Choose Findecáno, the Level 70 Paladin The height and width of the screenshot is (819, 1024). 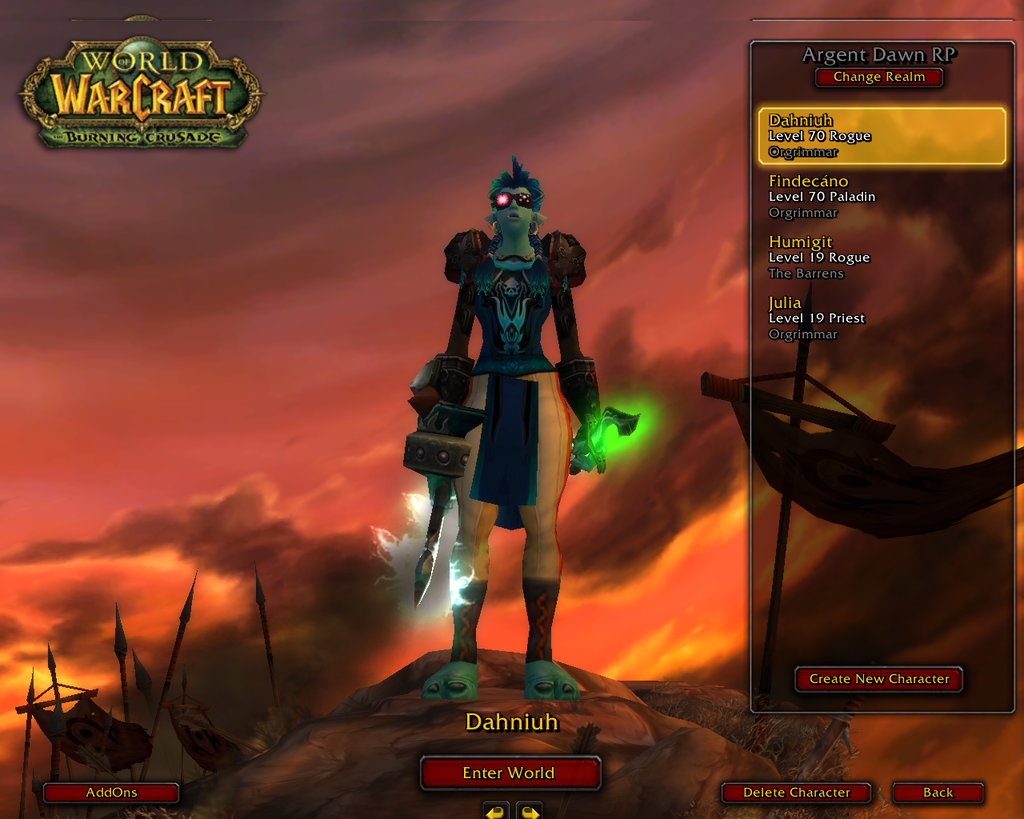[881, 196]
